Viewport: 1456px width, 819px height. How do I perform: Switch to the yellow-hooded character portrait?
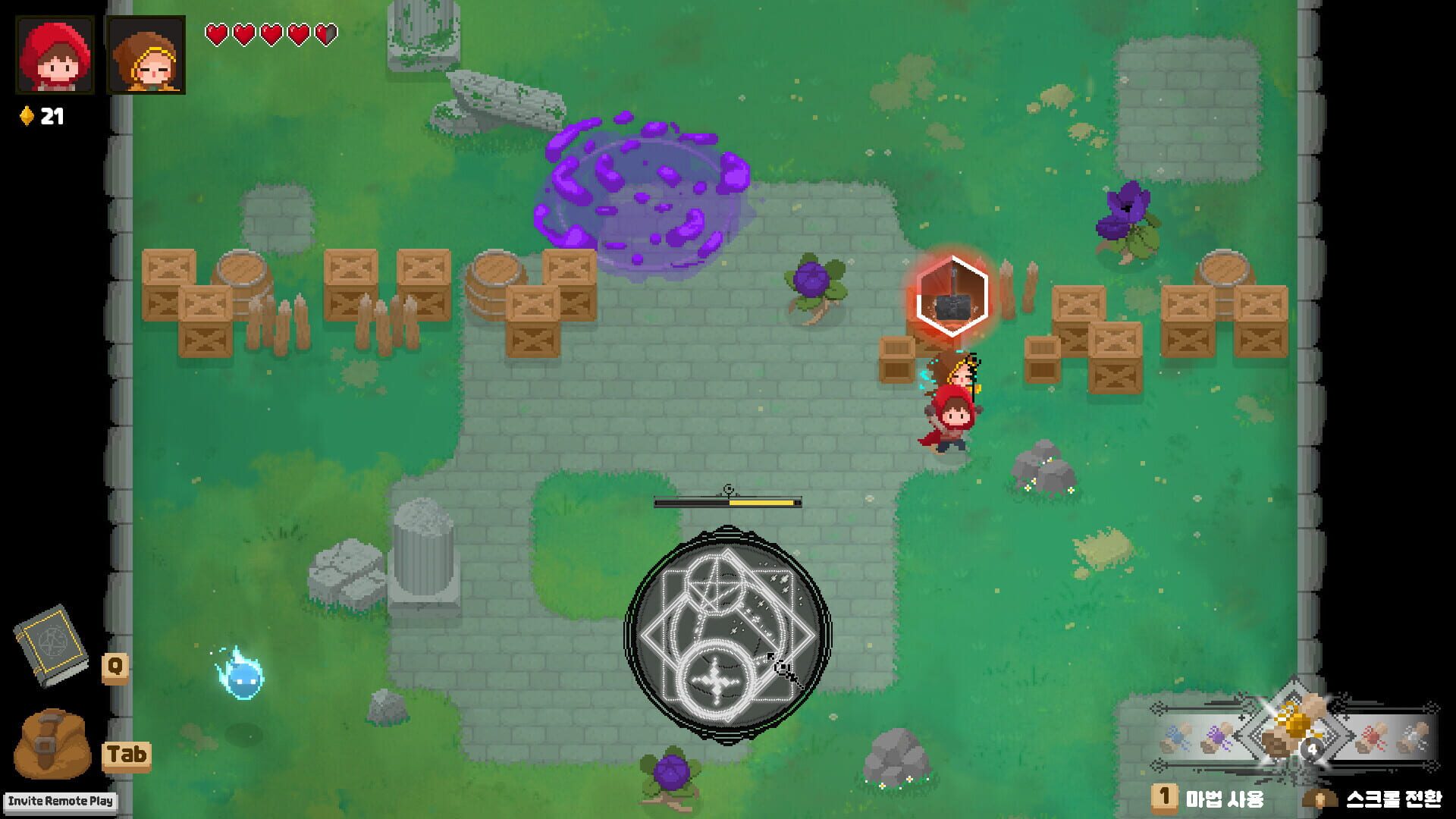[146, 52]
